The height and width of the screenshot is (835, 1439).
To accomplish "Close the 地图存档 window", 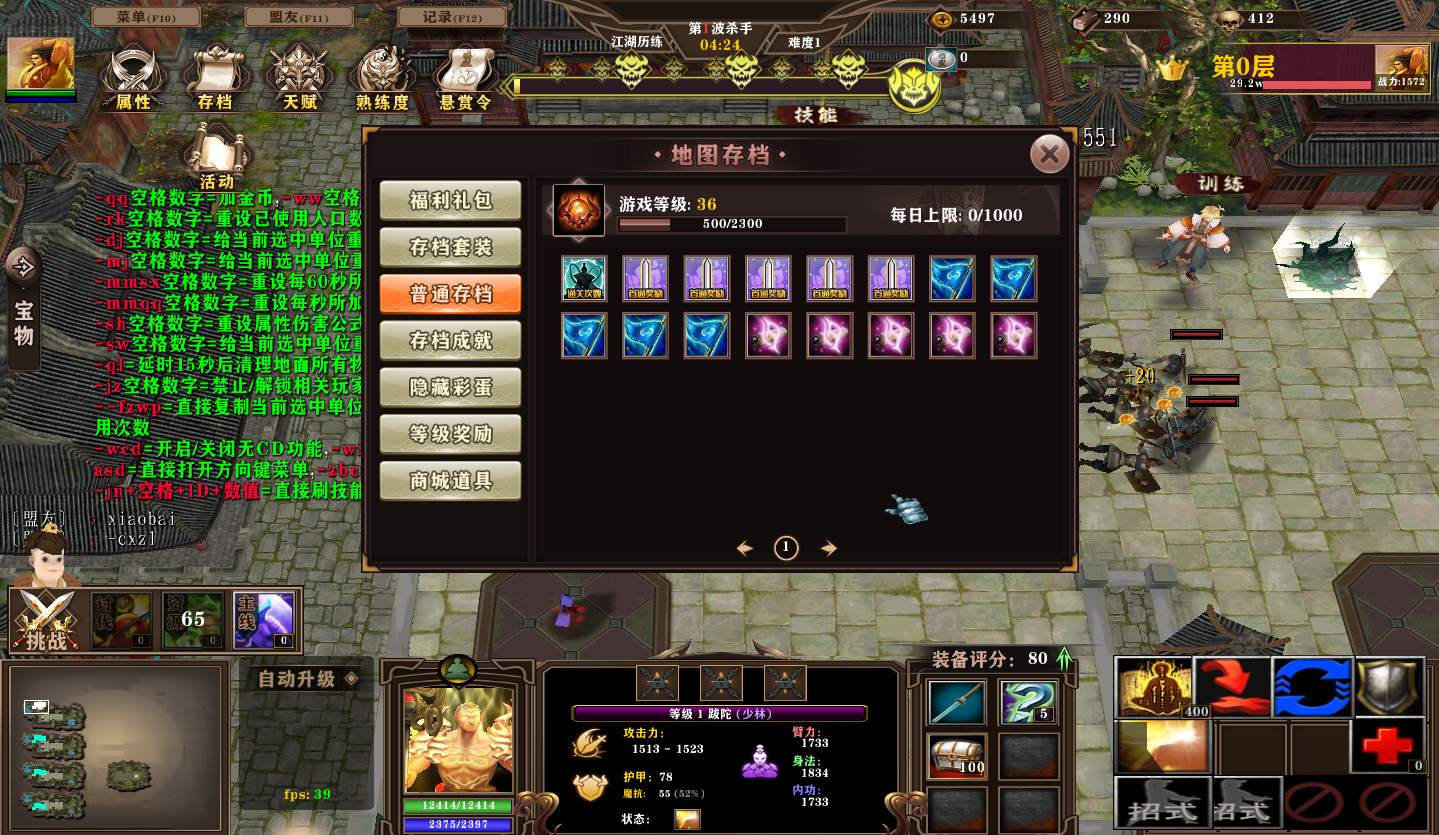I will click(1049, 154).
